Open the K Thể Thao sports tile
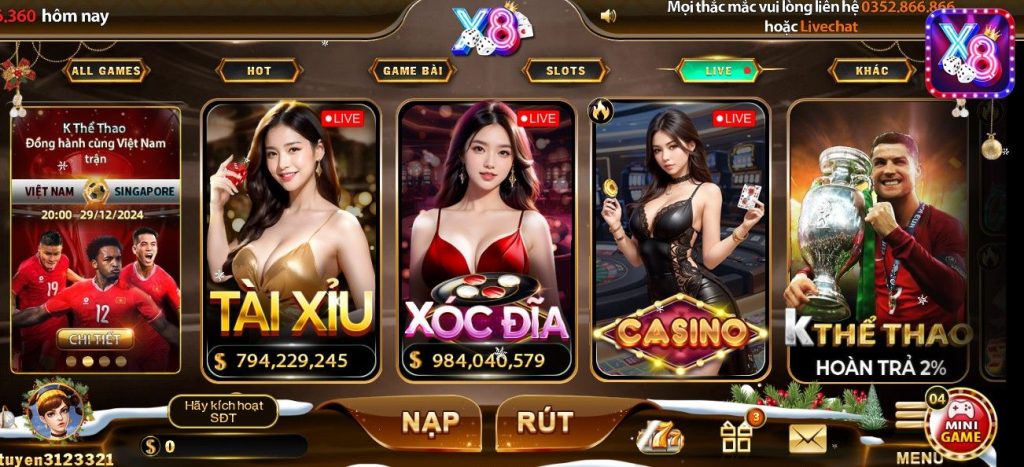The image size is (1024, 467). (878, 240)
